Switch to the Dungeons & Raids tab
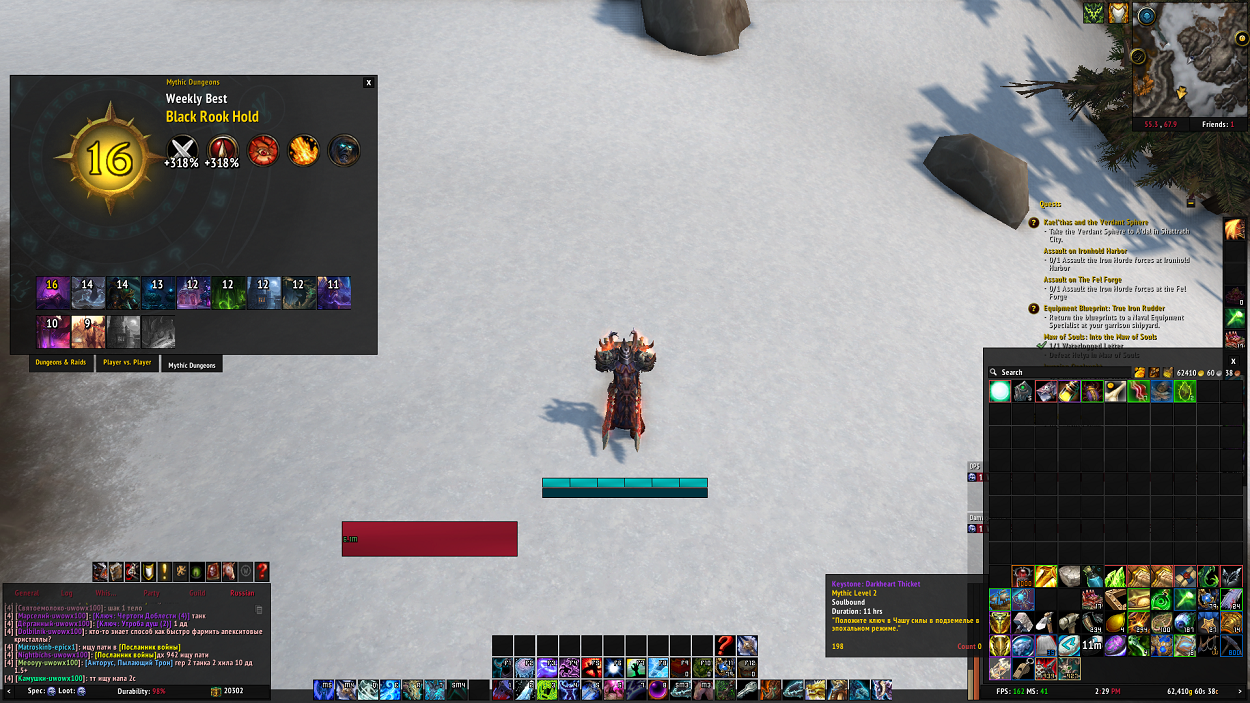Viewport: 1250px width, 703px height. point(62,363)
